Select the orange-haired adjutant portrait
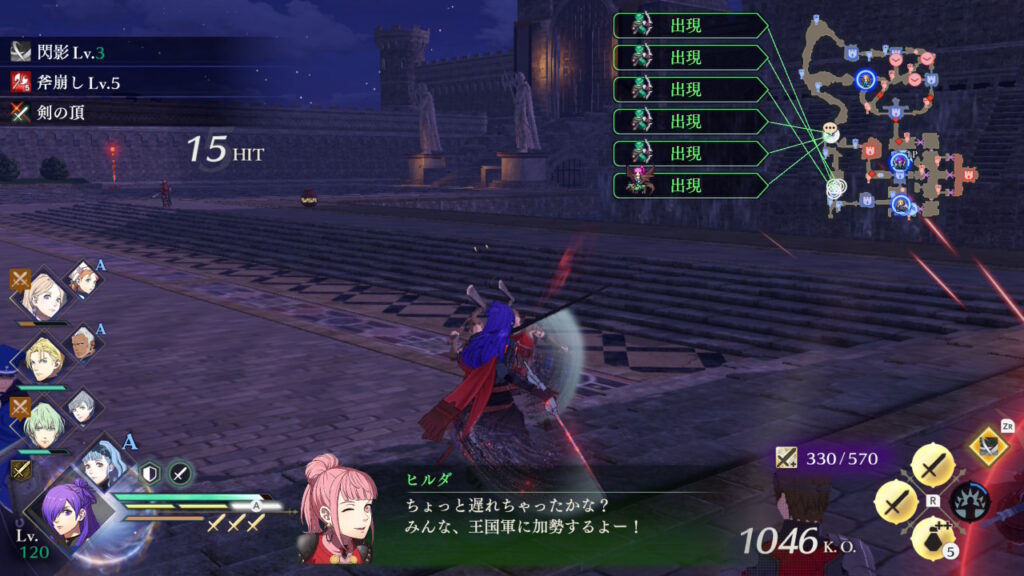 83,281
